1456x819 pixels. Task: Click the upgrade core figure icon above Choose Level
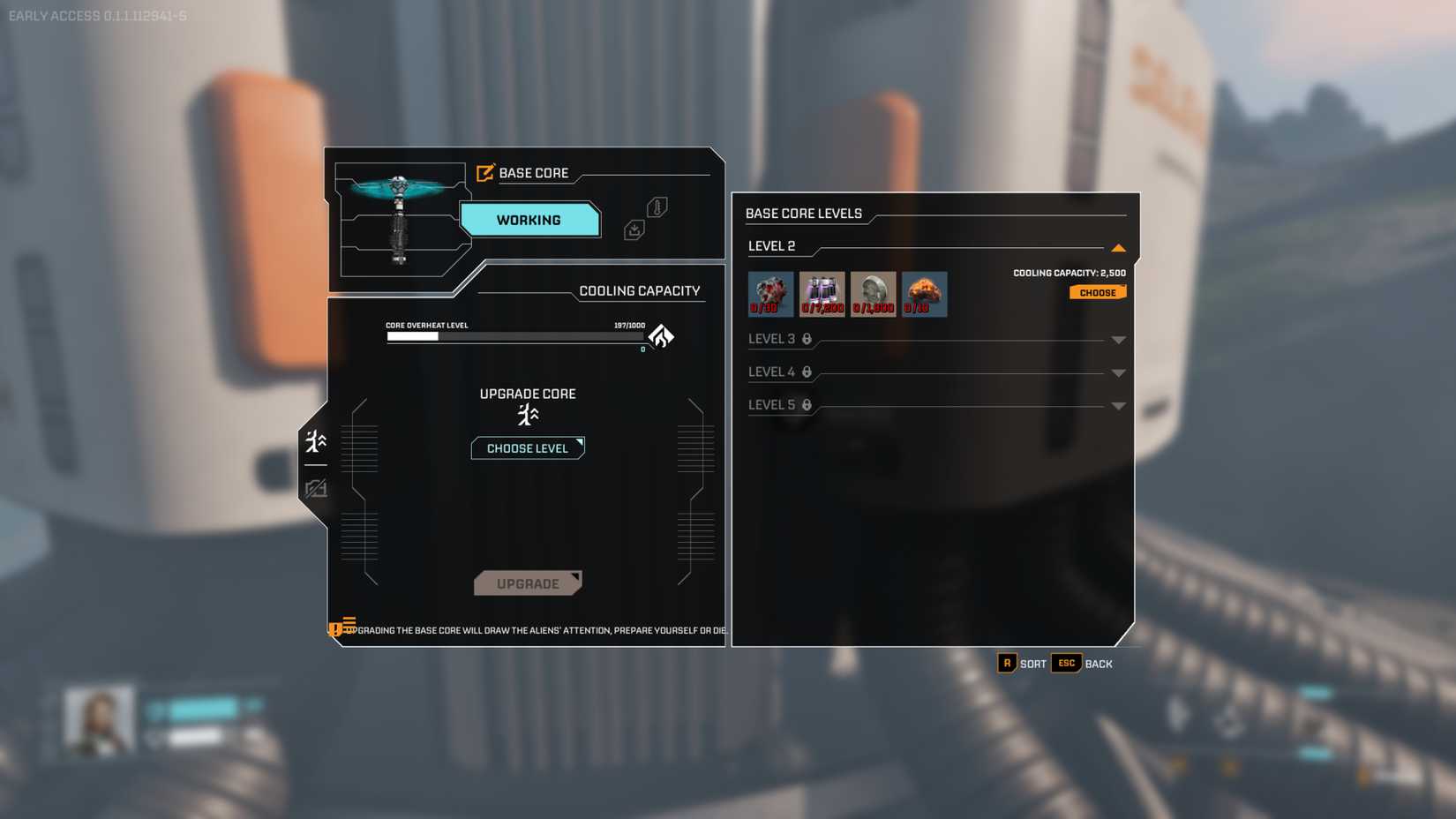coord(528,415)
